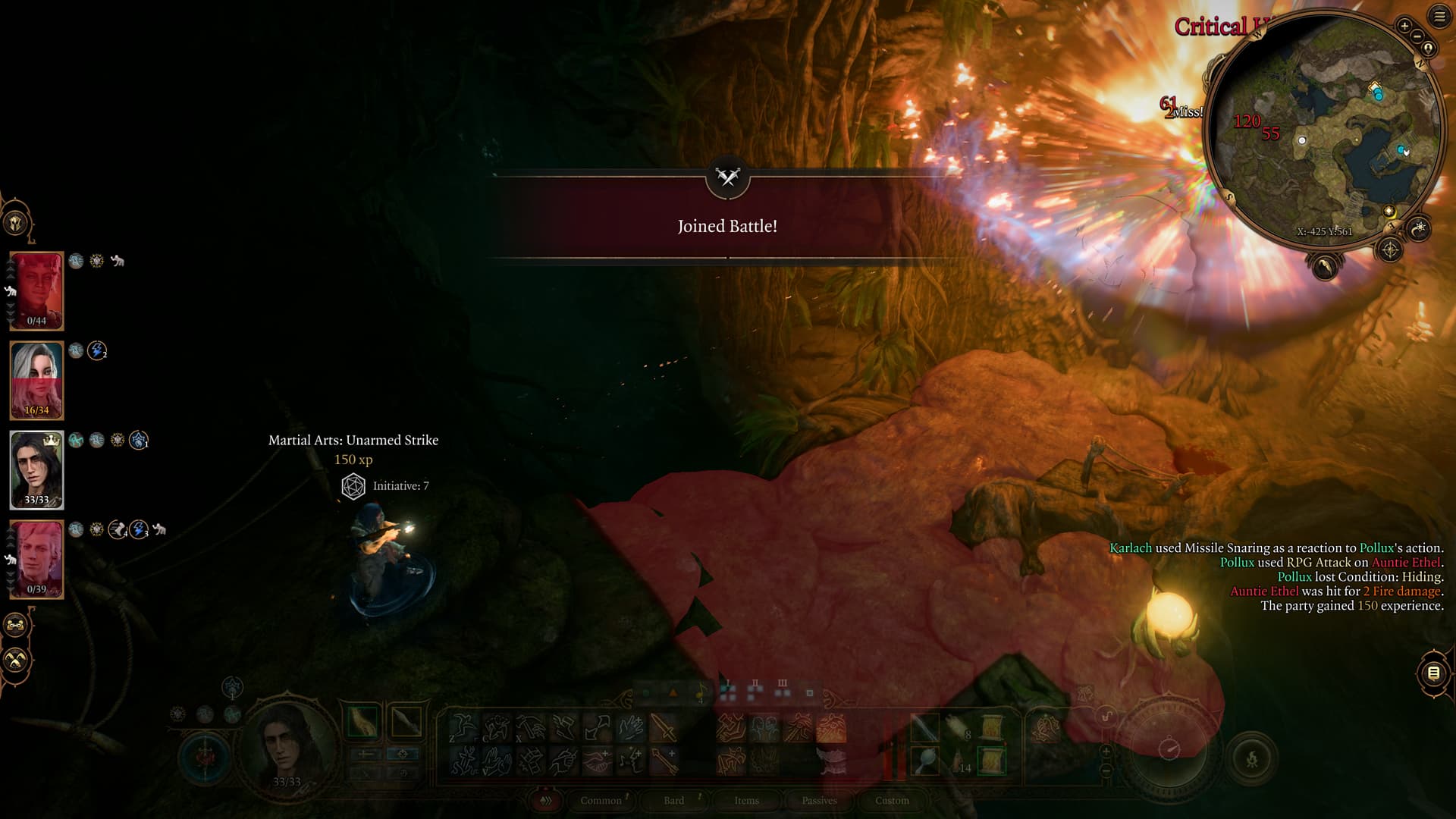Select Karlach's red portrait showing 0/44

(36, 291)
